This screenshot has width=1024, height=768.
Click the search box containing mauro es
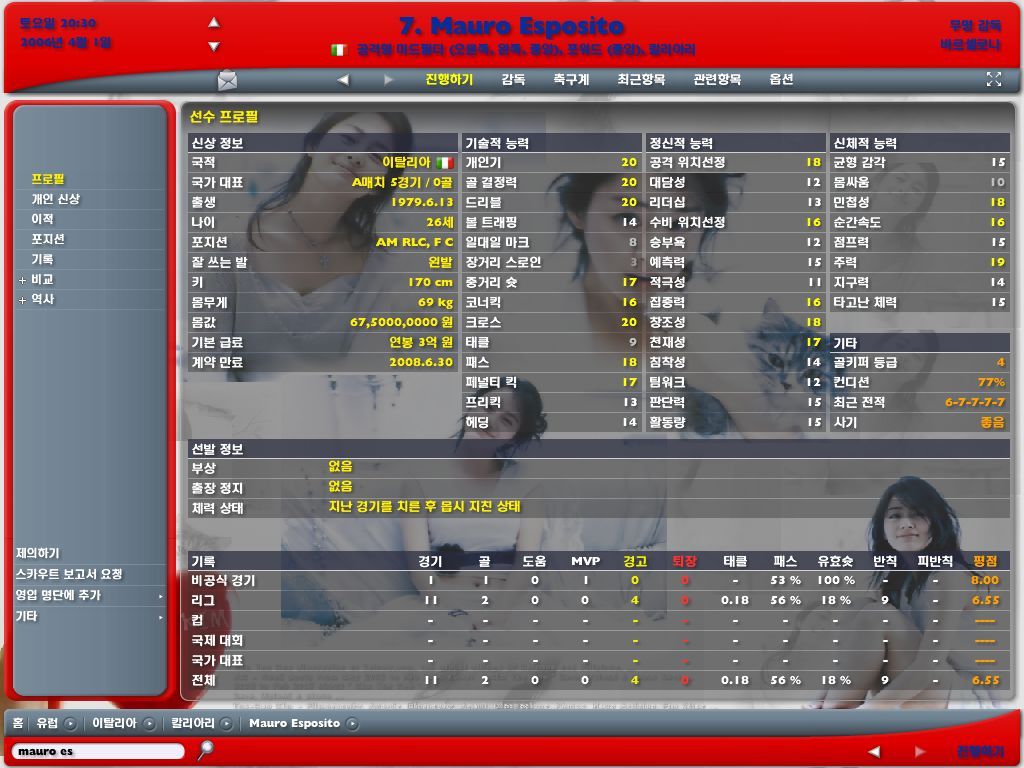click(98, 751)
